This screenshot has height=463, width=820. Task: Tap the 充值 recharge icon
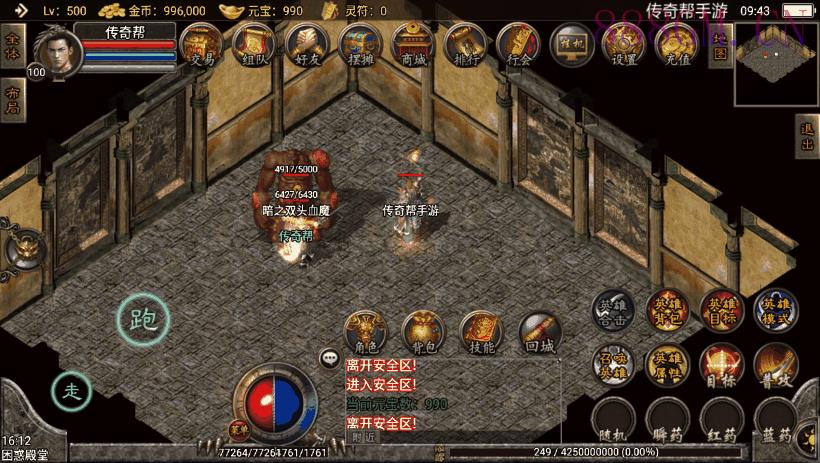point(677,45)
